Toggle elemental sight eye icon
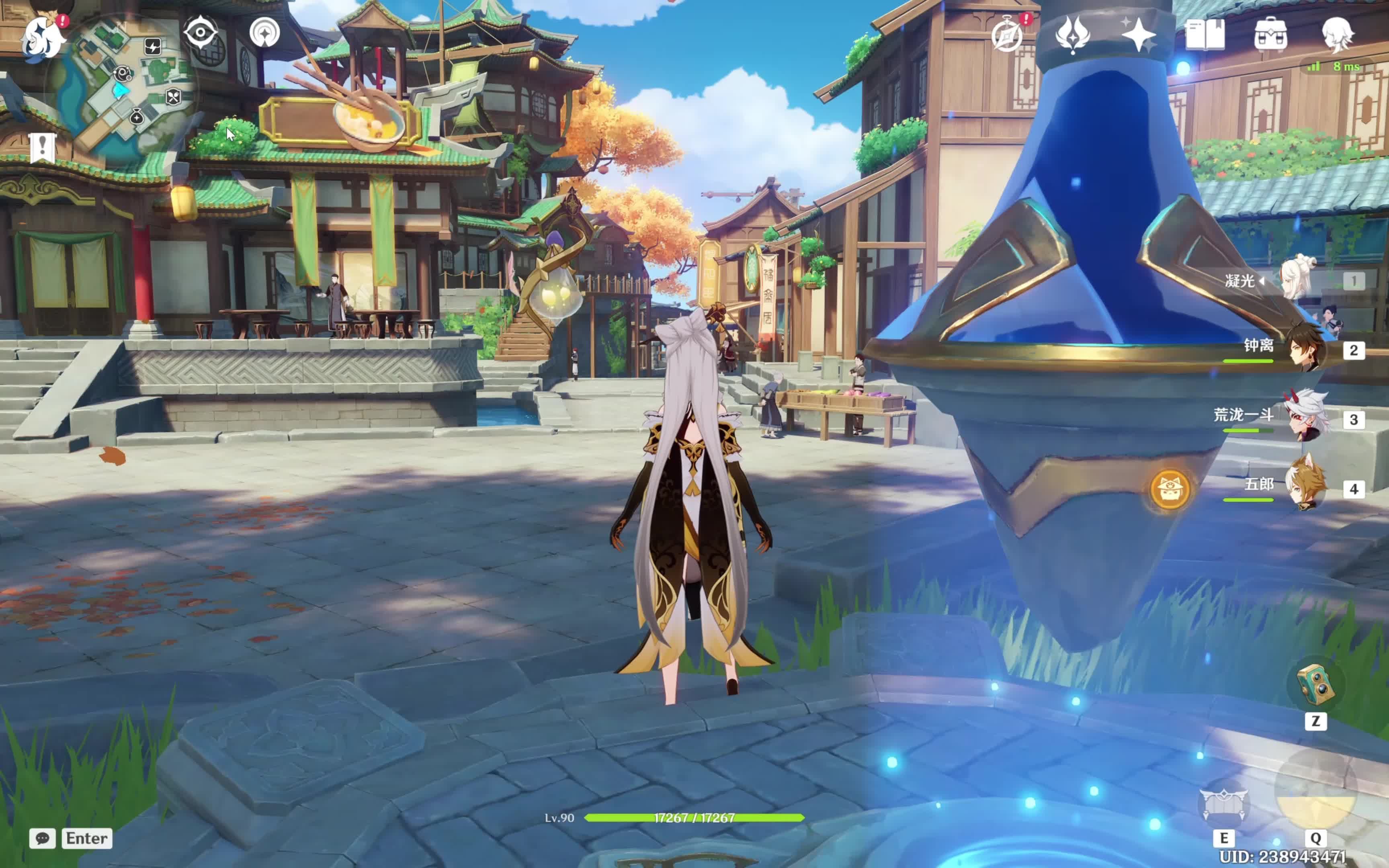Screen dimensions: 1389x868 [x=200, y=32]
